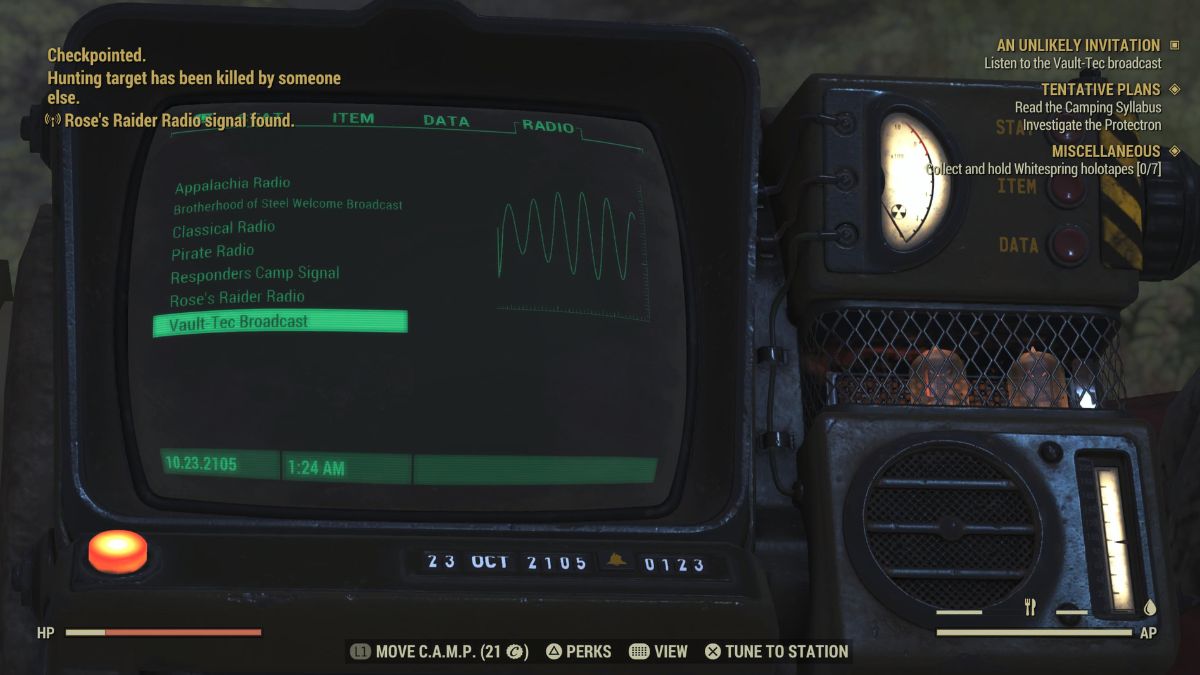Screen dimensions: 1200x675
Task: Select Pirate Radio station
Action: [x=212, y=252]
